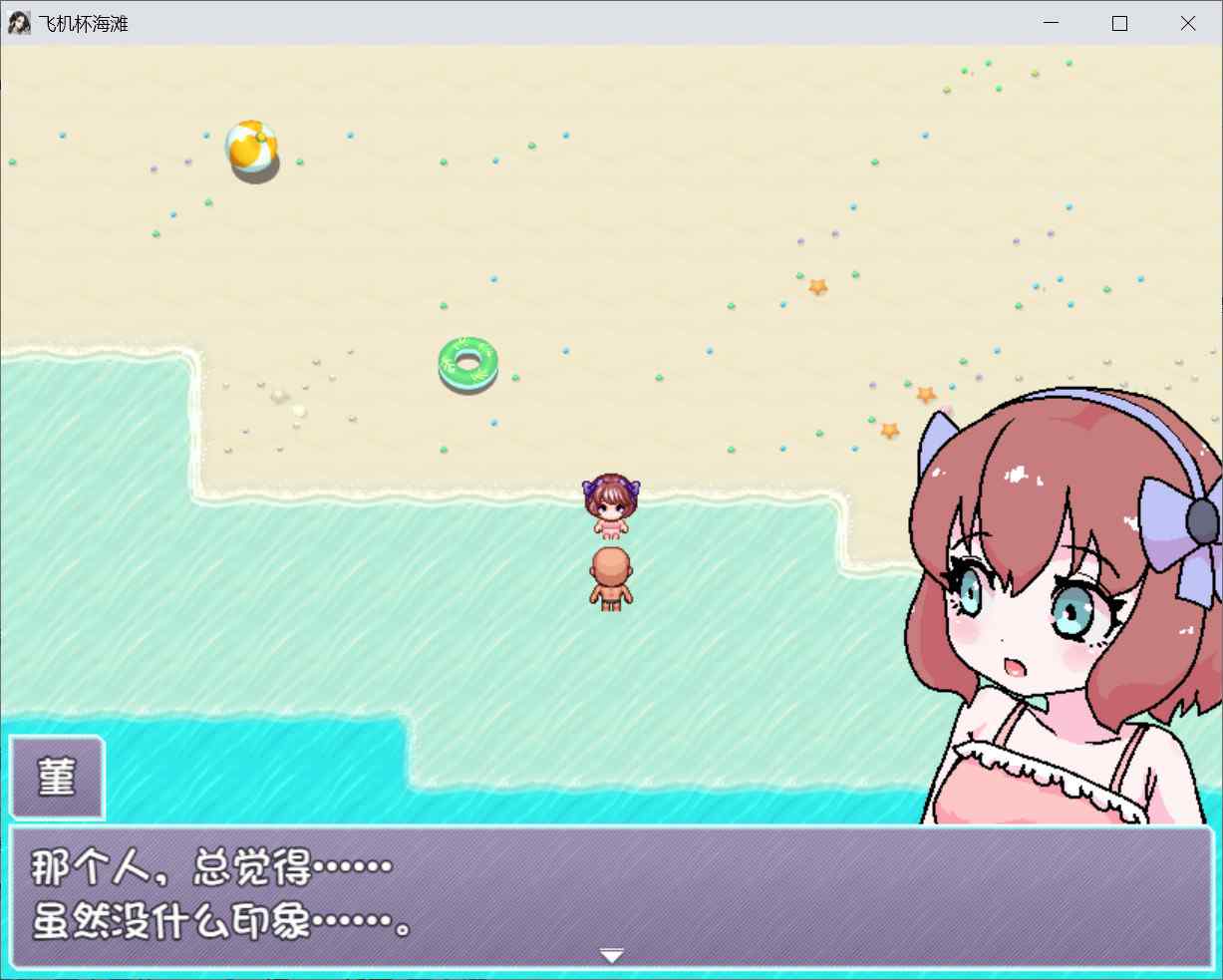Minimize the game window
This screenshot has width=1223, height=980.
[x=1053, y=23]
